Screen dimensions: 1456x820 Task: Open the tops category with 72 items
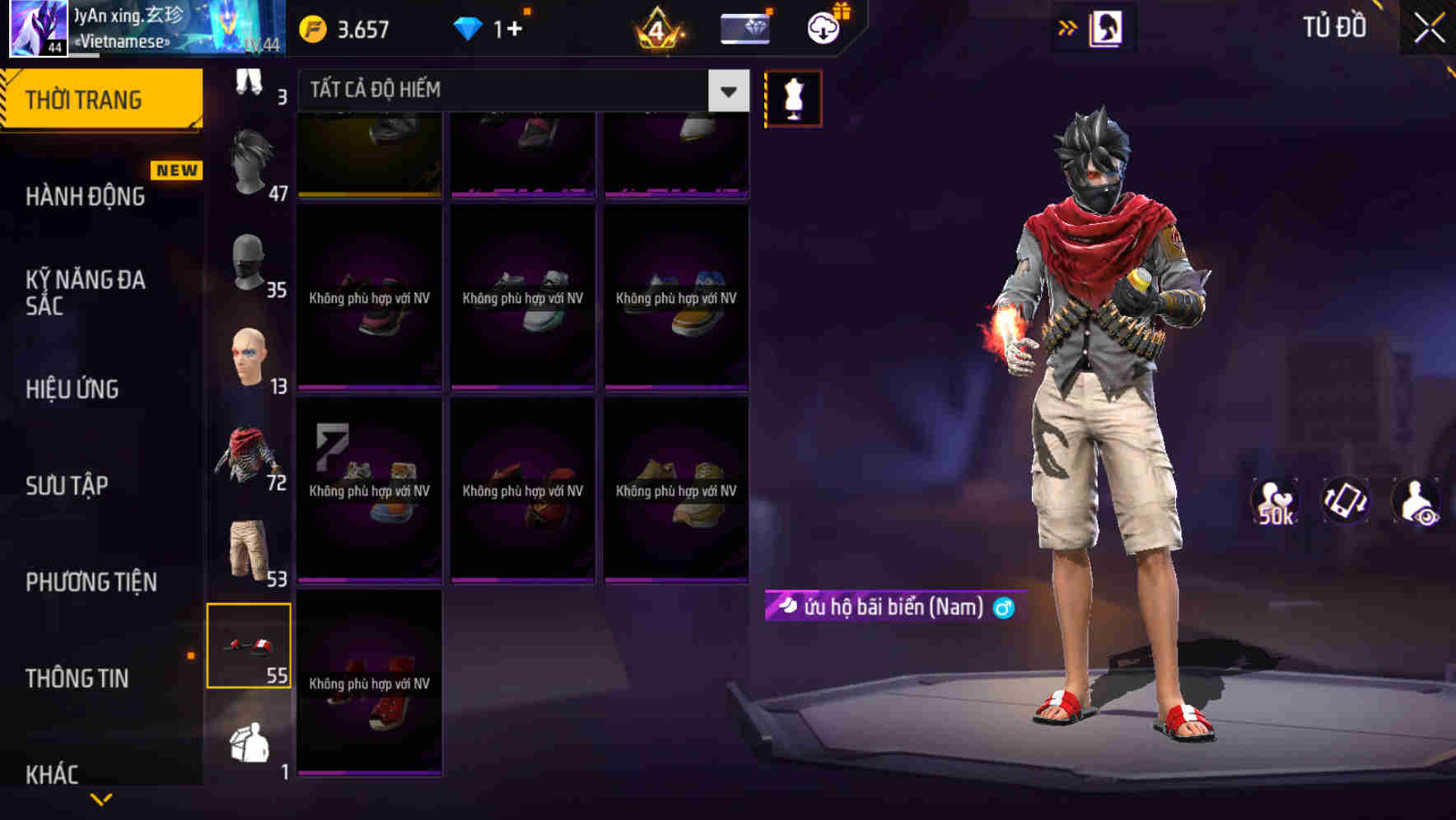click(x=250, y=453)
